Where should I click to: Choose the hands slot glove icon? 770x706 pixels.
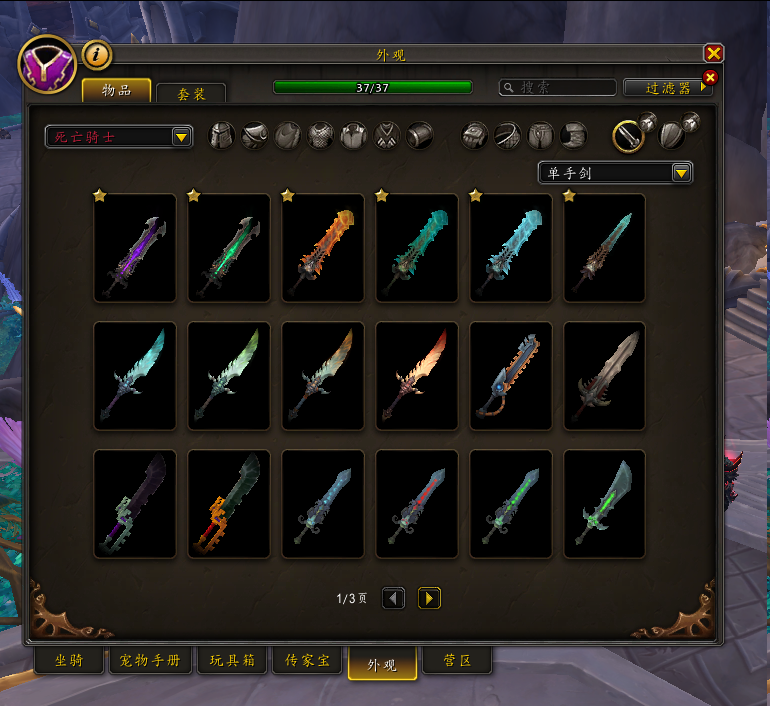tap(475, 136)
